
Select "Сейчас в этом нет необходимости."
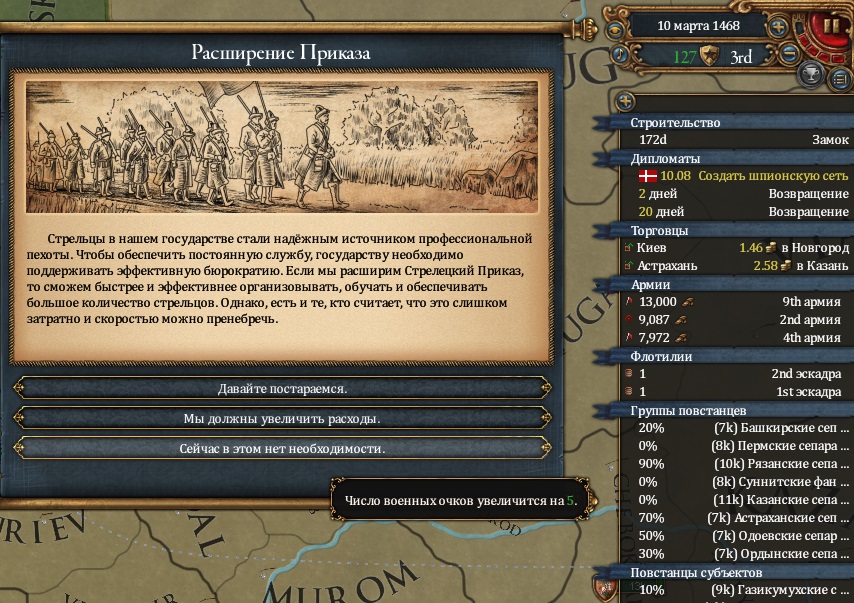(282, 449)
